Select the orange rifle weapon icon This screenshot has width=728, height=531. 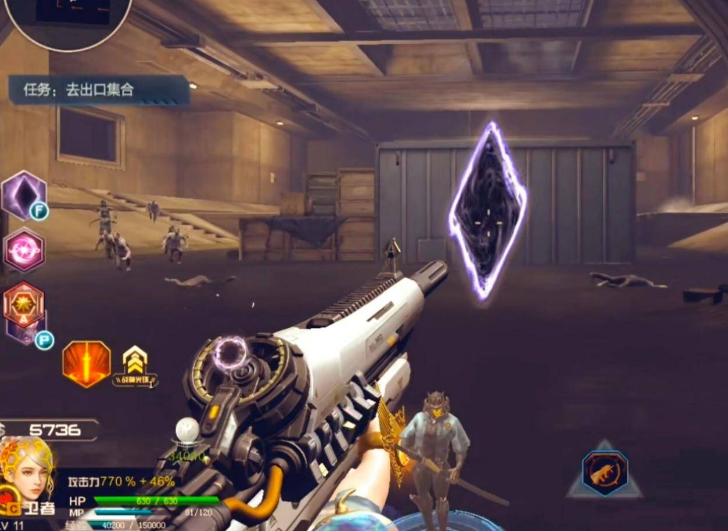604,472
